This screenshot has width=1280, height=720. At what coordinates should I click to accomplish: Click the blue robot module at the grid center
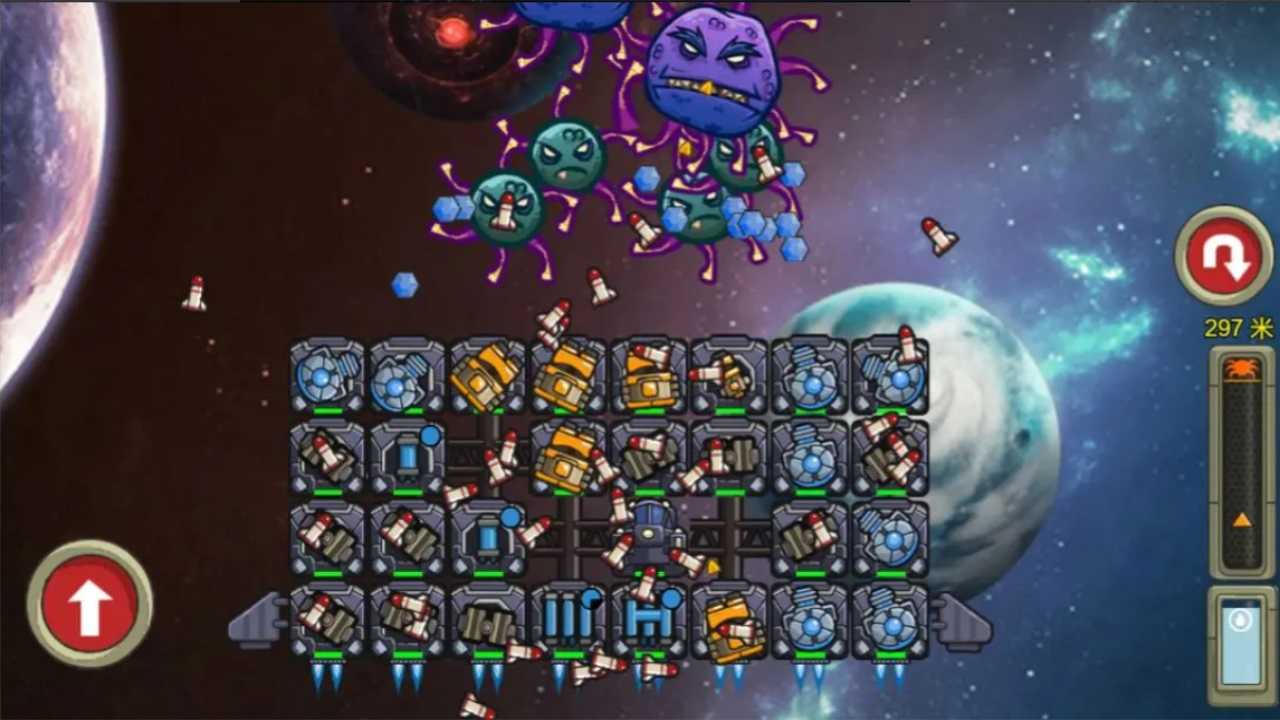[x=648, y=535]
